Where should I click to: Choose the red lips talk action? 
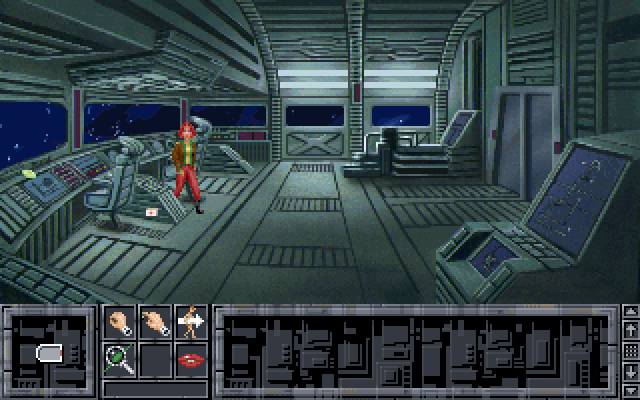tap(191, 357)
